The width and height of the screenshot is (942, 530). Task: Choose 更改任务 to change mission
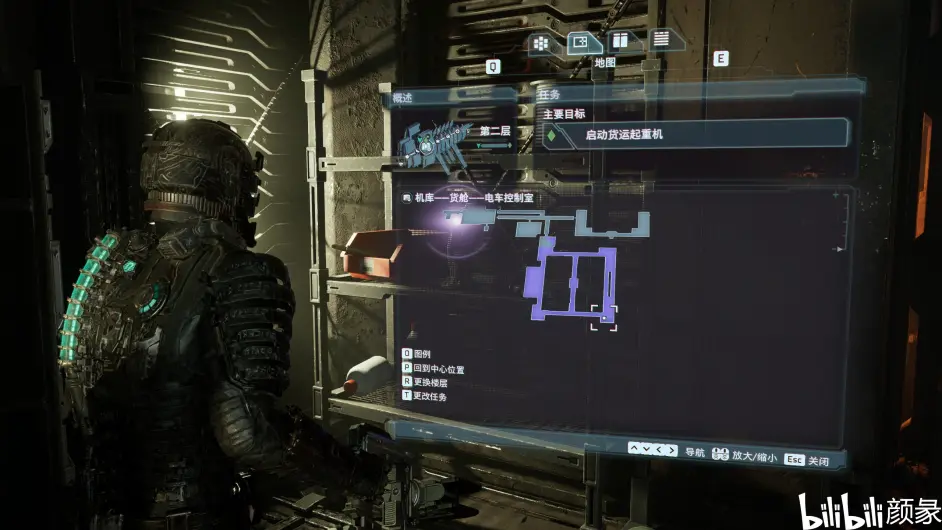(x=425, y=397)
